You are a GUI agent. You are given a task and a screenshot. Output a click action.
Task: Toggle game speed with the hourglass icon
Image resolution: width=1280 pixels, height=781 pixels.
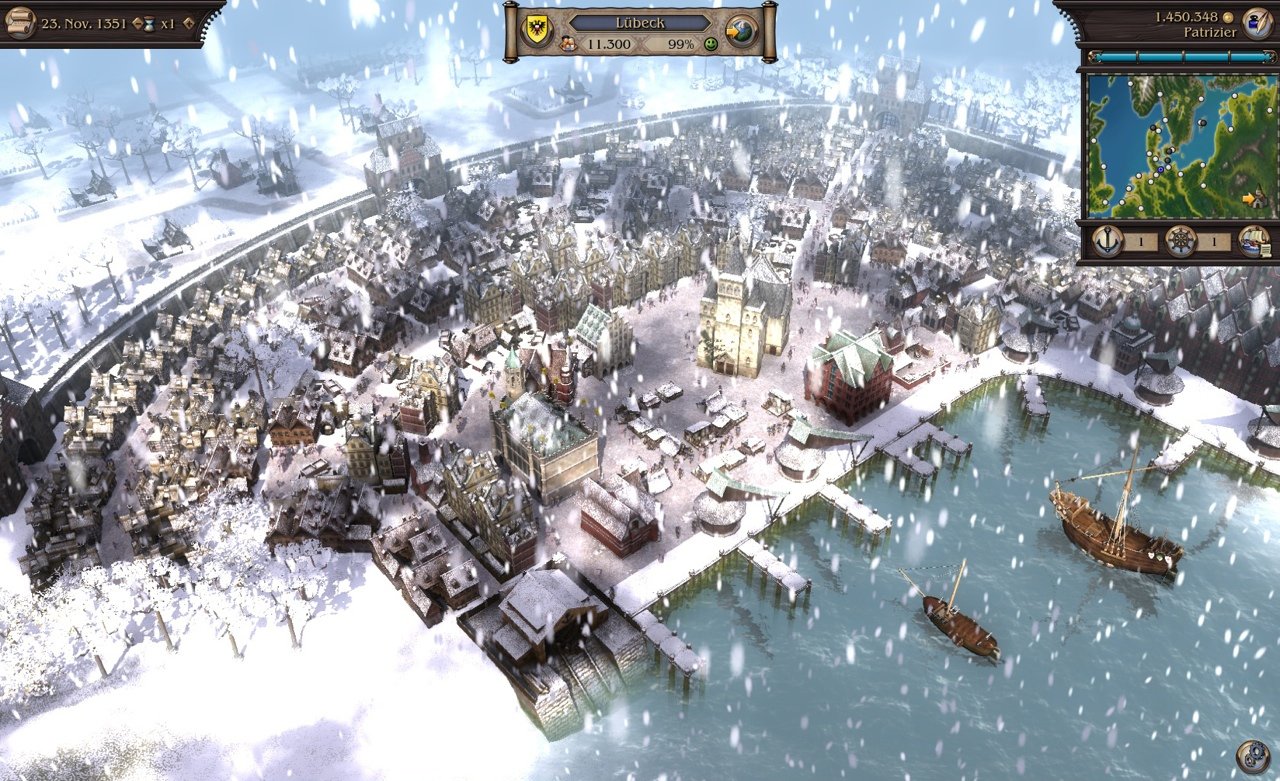click(x=149, y=23)
